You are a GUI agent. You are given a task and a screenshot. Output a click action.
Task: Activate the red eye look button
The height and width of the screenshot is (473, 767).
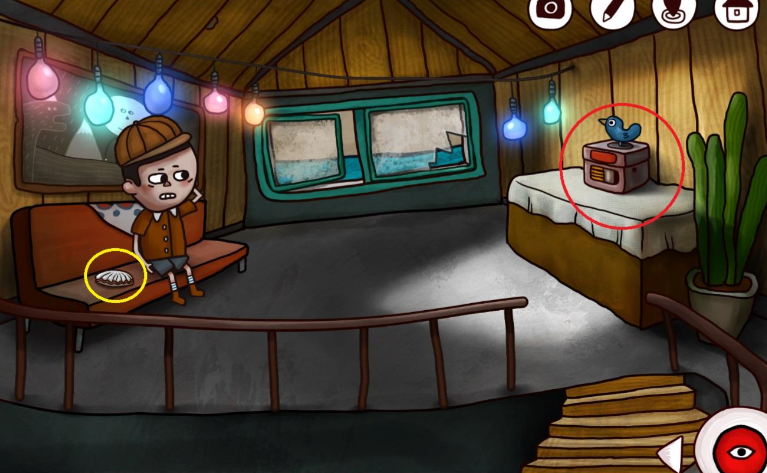[738, 448]
